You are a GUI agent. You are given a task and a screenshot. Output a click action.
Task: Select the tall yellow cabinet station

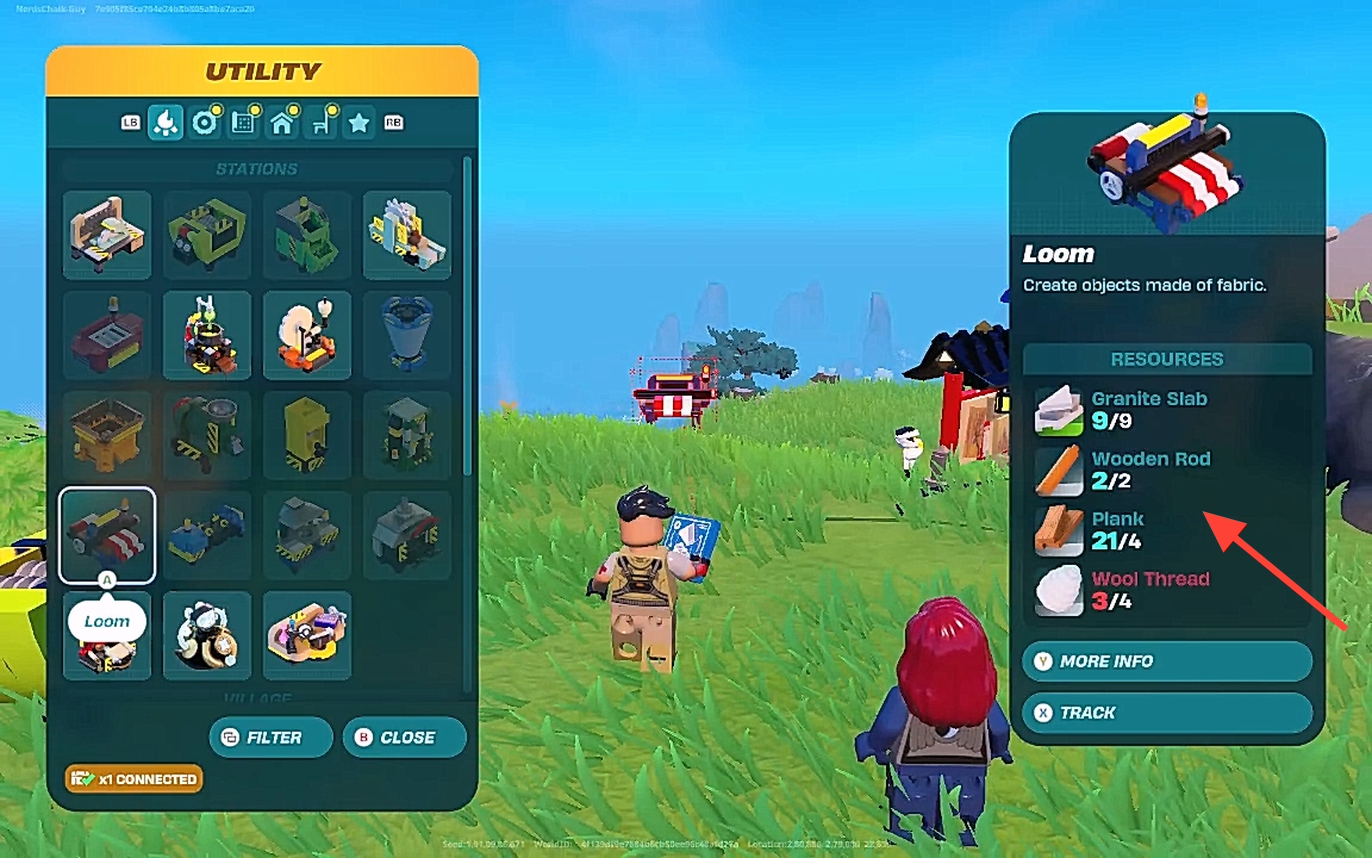point(307,435)
